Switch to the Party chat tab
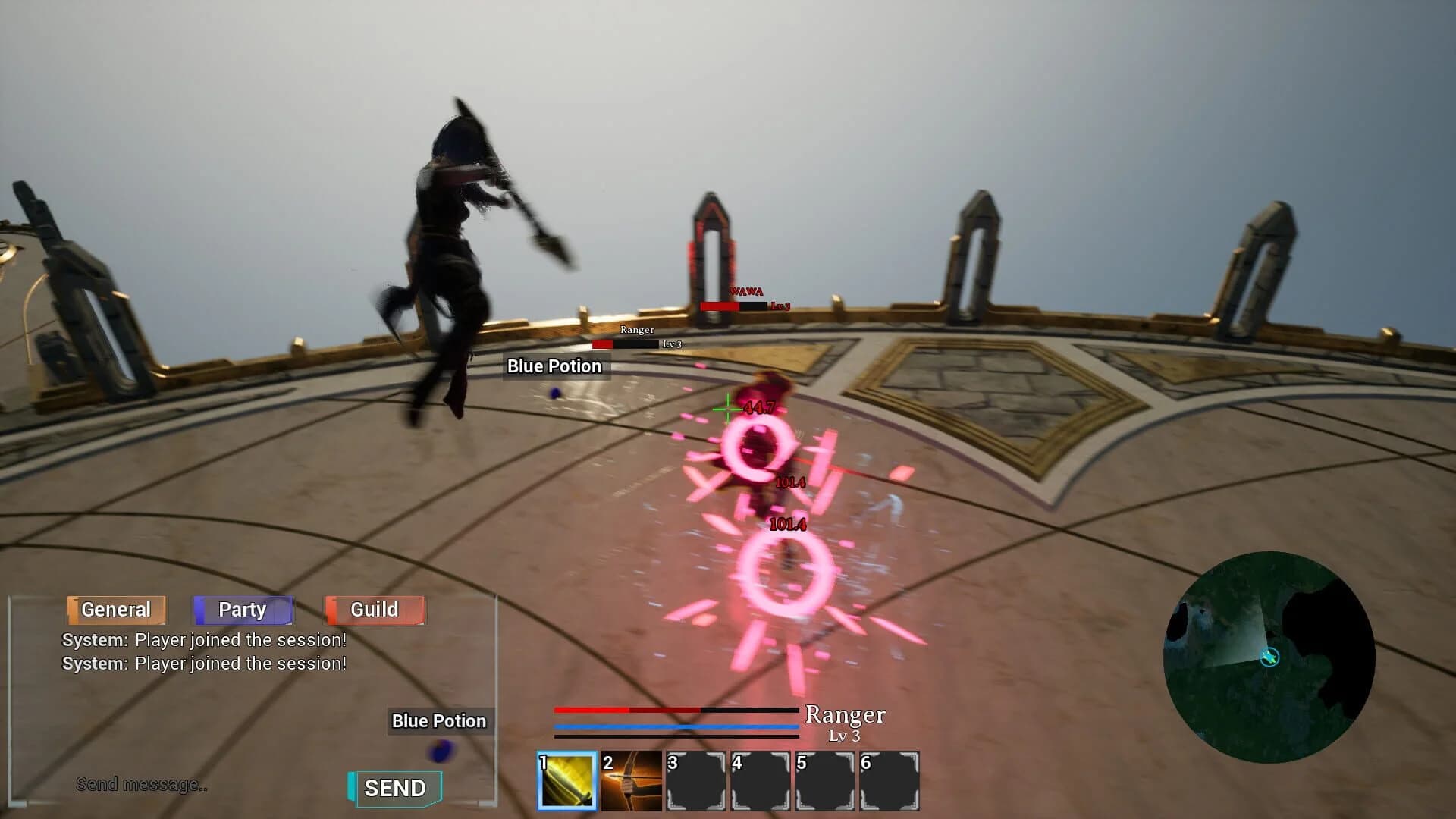Screen dimensions: 1456x819 [243, 609]
